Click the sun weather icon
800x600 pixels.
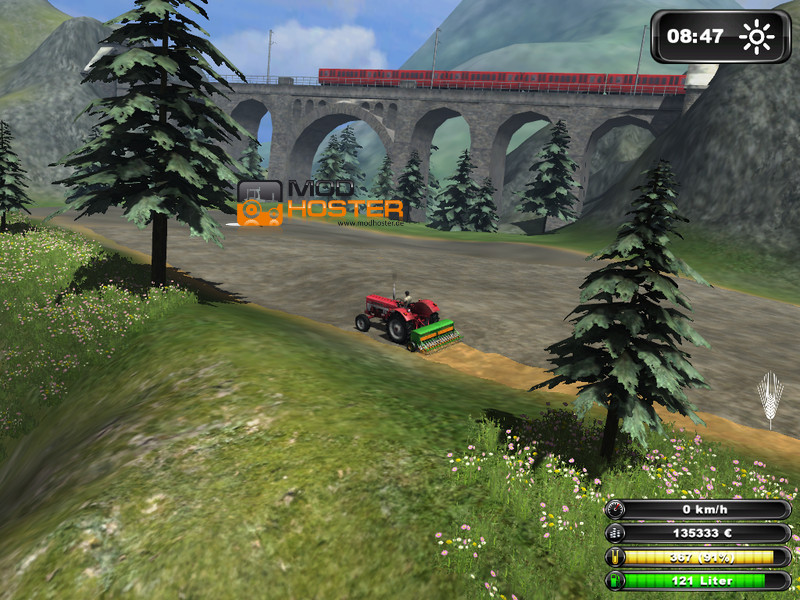[757, 38]
